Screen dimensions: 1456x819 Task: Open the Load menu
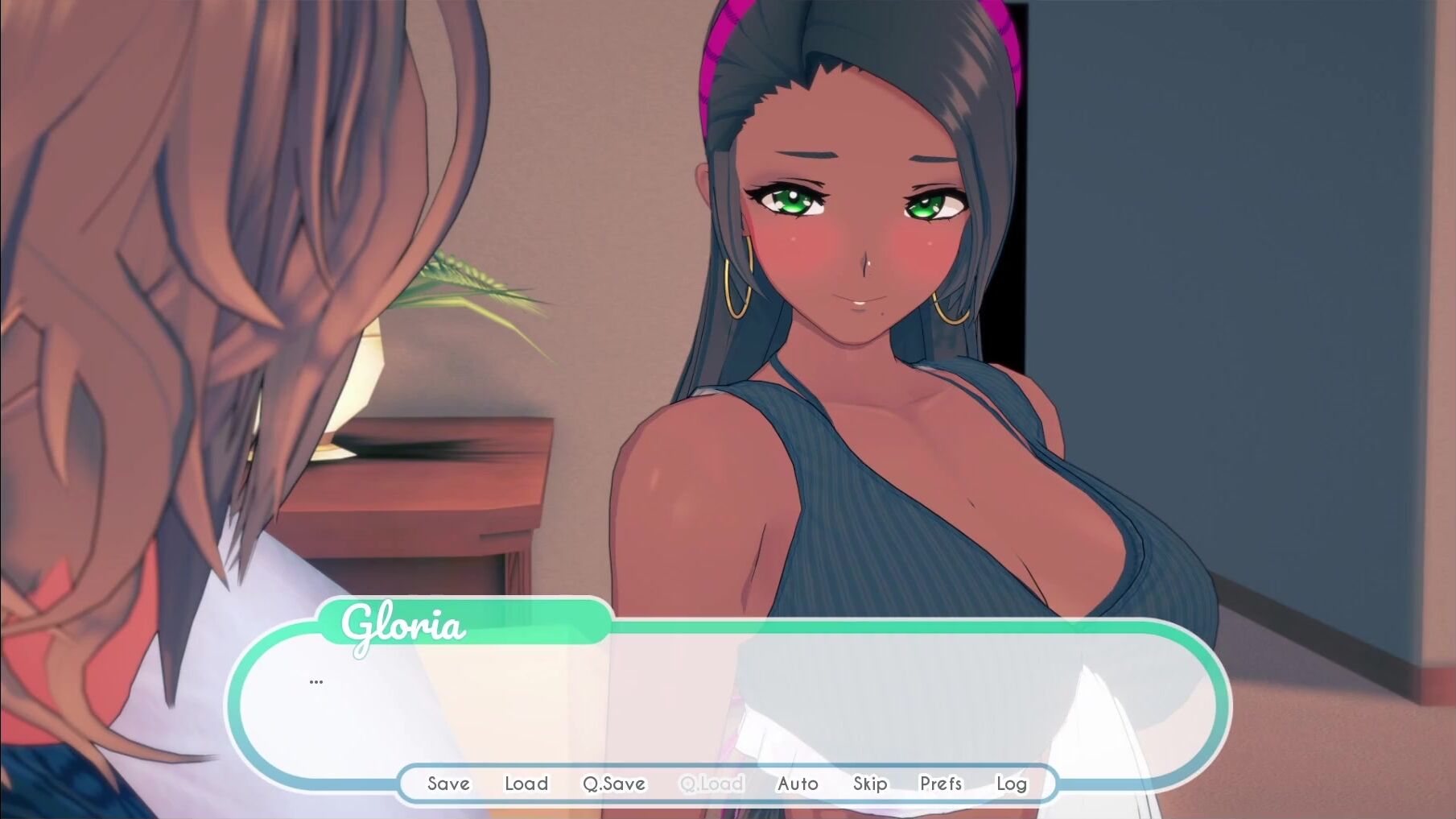(526, 784)
